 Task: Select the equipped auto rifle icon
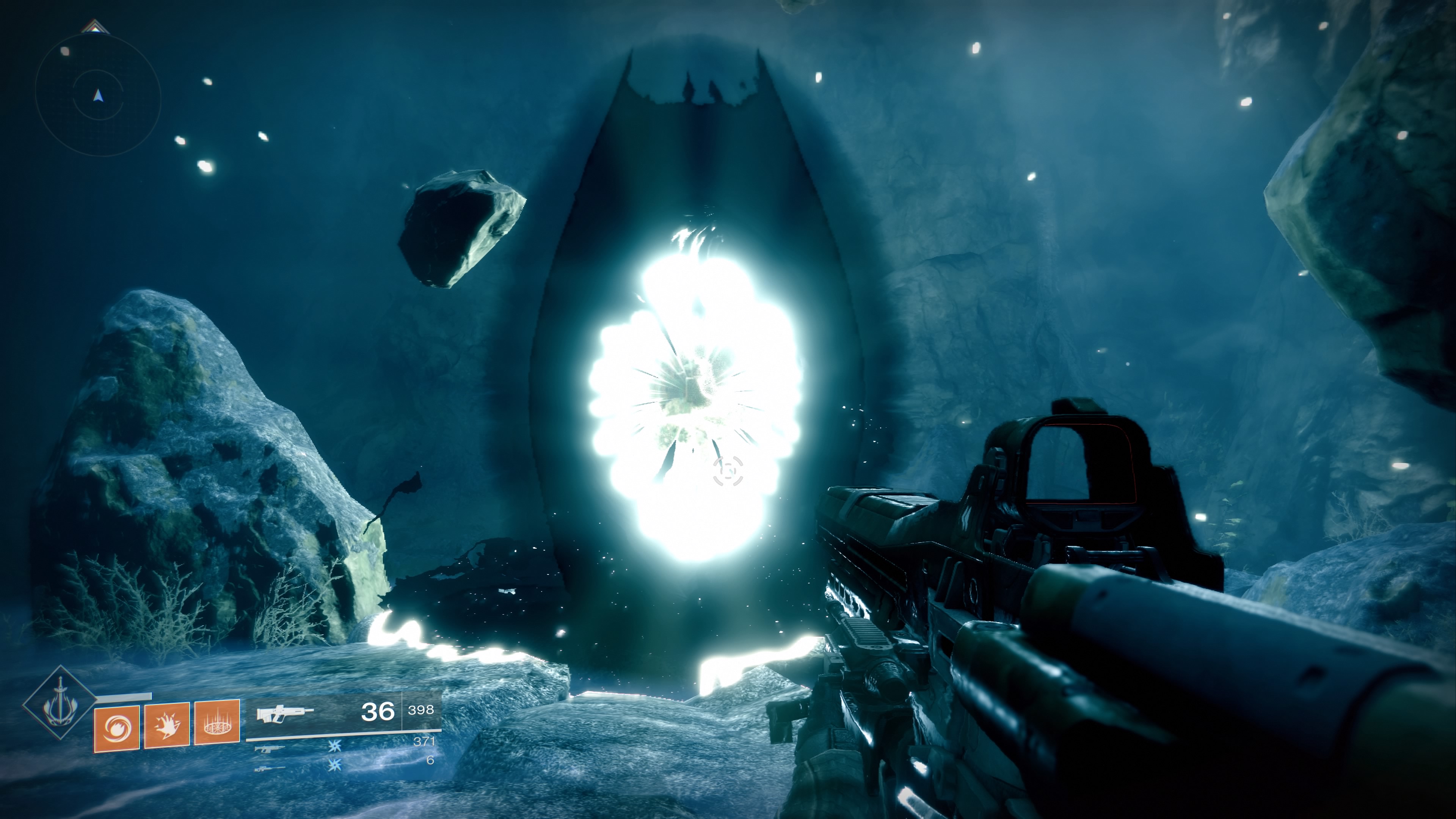[x=284, y=713]
